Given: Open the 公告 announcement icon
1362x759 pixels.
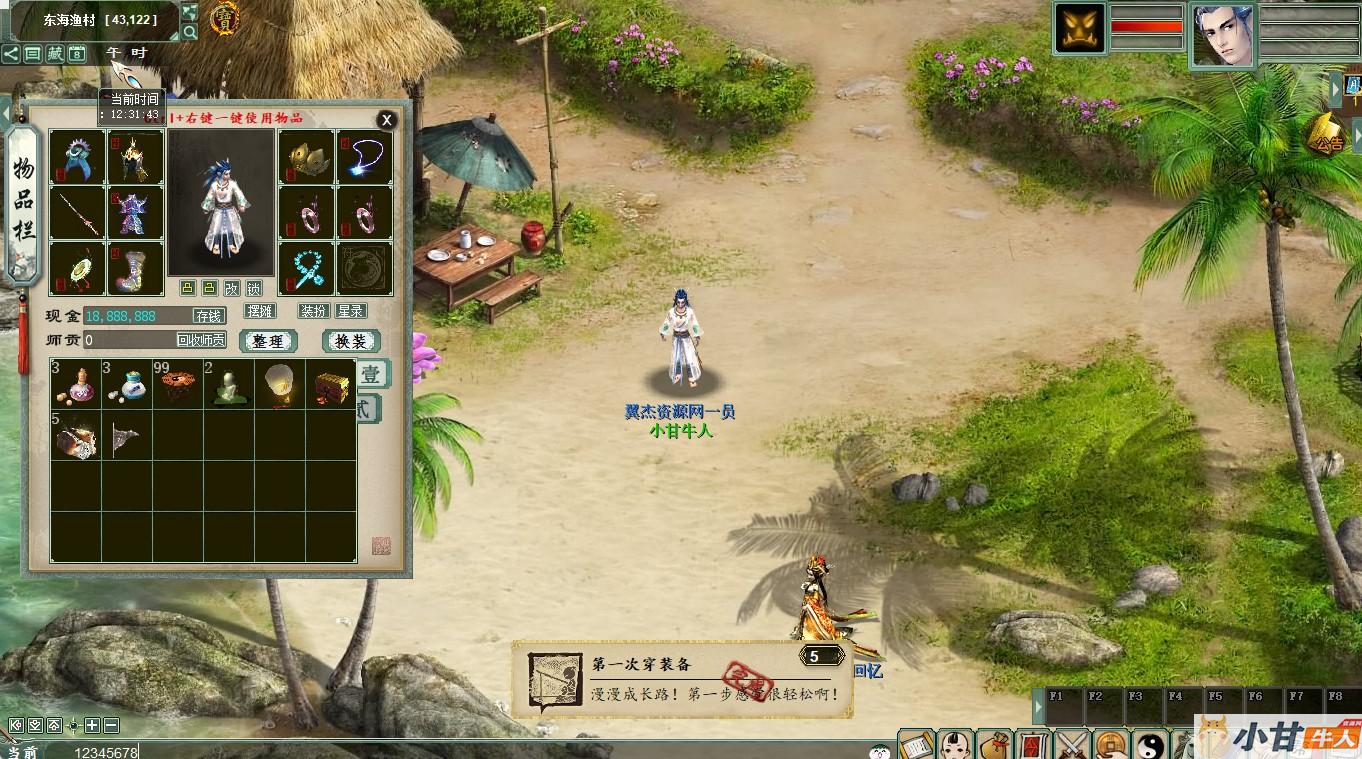Looking at the screenshot, I should coord(1328,135).
